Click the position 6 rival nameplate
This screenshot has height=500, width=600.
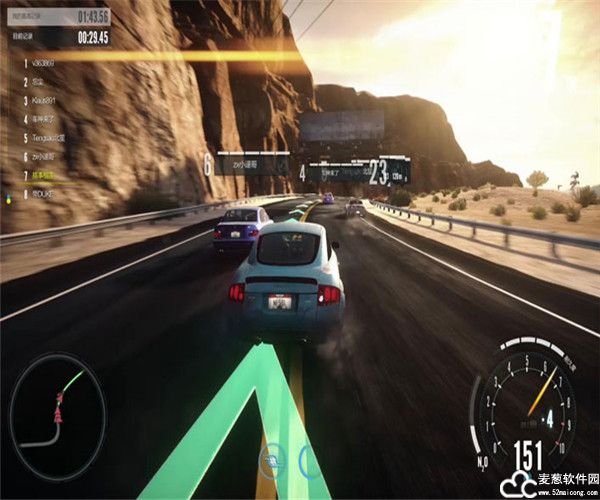pyautogui.click(x=247, y=164)
